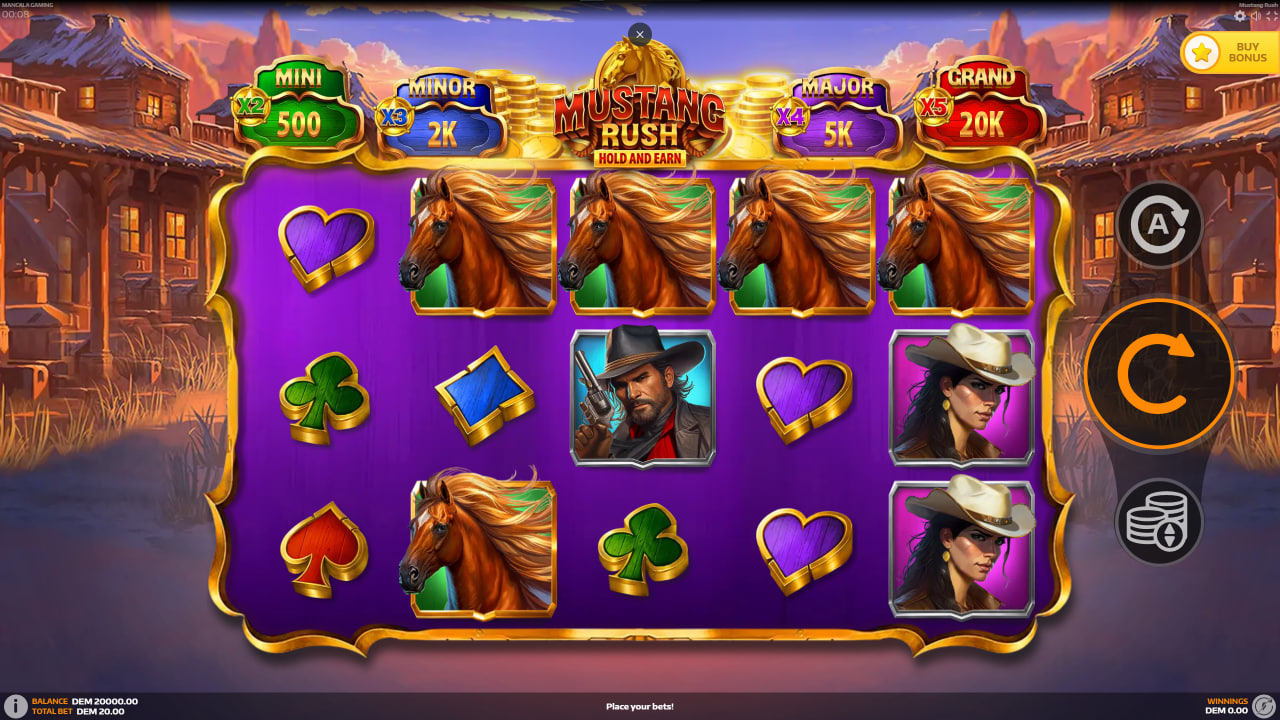Image resolution: width=1280 pixels, height=720 pixels.
Task: Dismiss the popup via the X button
Action: pos(639,34)
